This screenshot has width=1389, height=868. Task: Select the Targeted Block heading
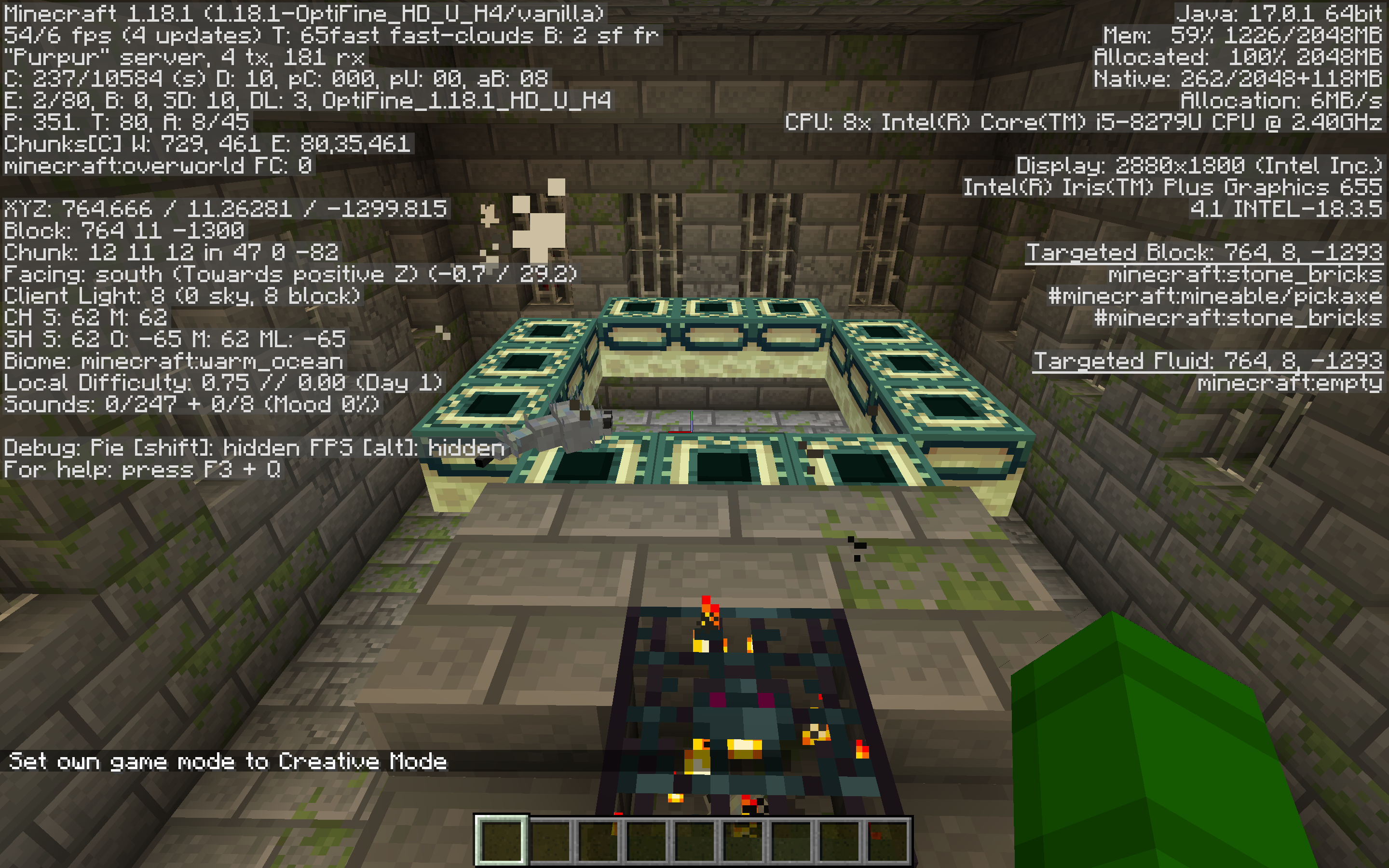[x=1205, y=254]
